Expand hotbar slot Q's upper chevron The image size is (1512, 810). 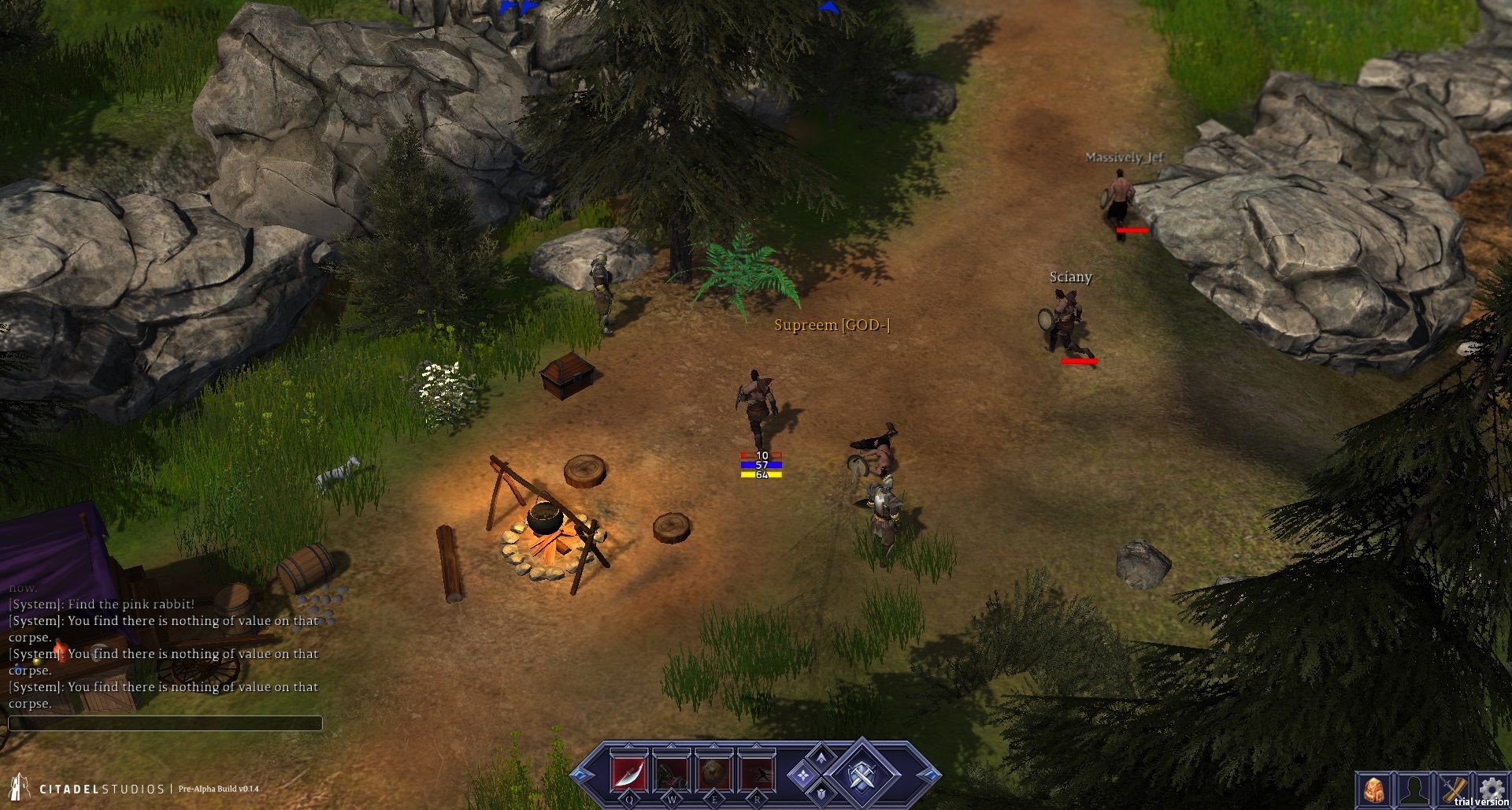click(x=629, y=745)
